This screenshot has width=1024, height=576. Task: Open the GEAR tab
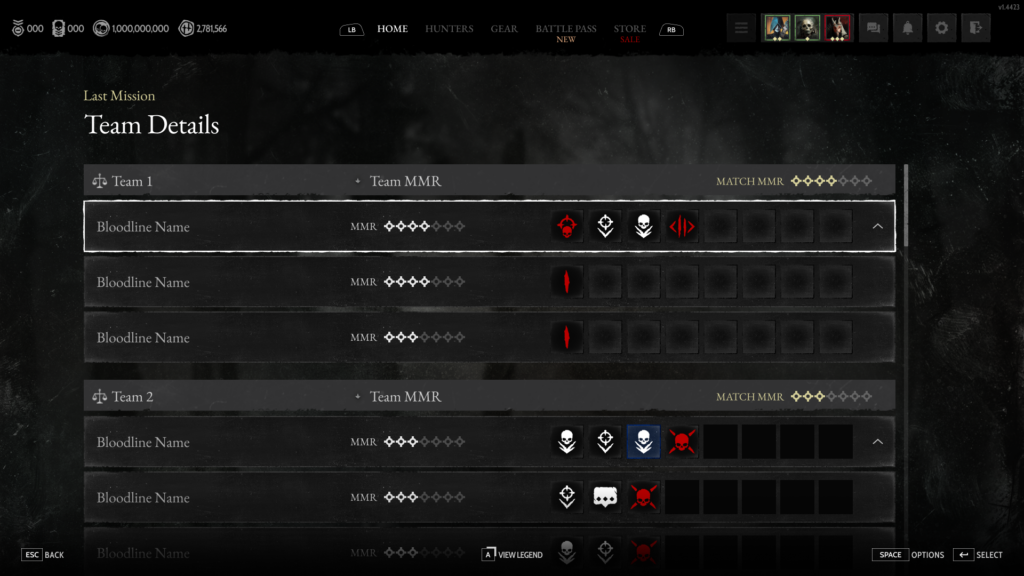click(504, 29)
